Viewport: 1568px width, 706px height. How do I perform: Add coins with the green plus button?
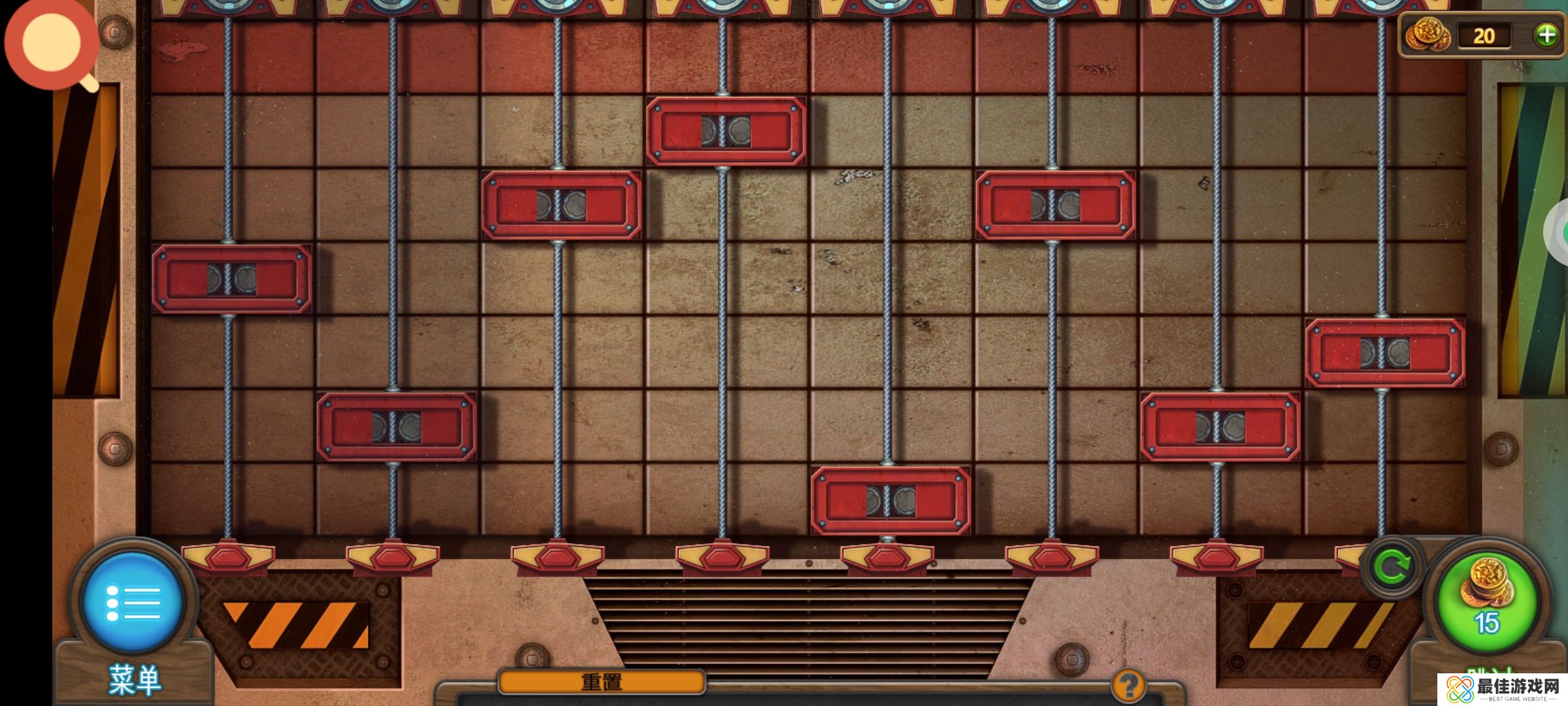[x=1546, y=35]
